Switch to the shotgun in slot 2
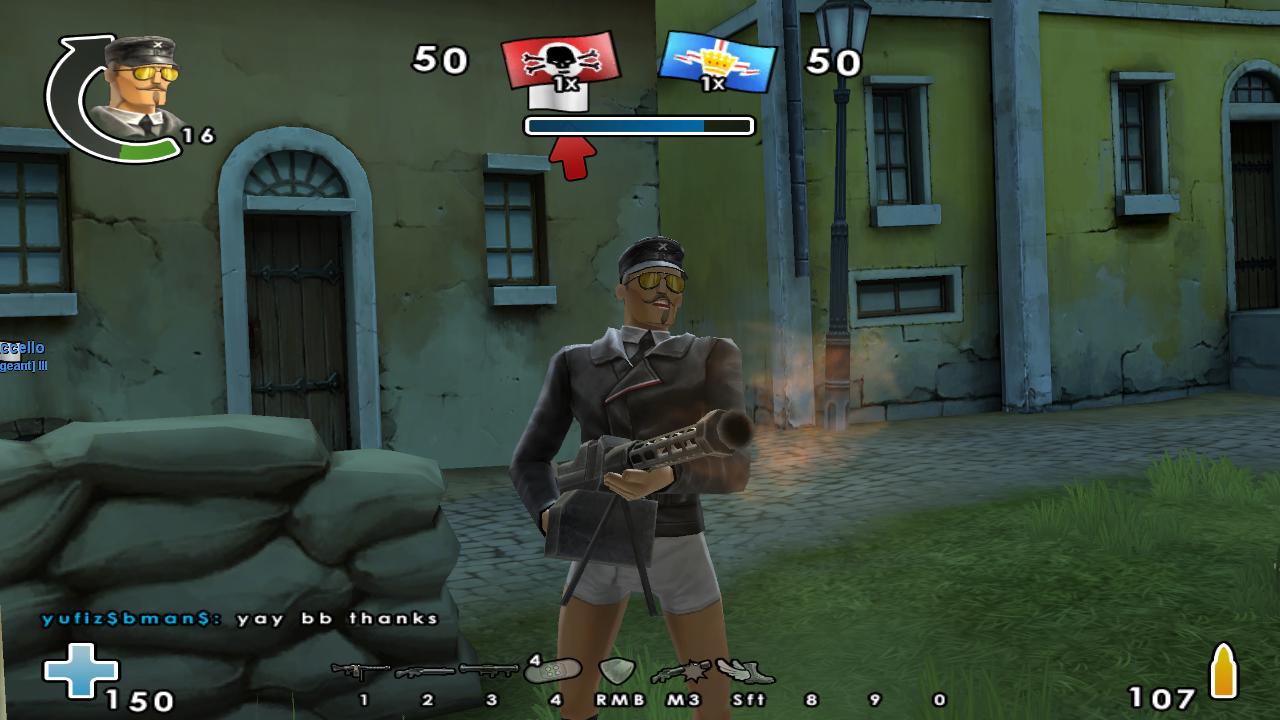The height and width of the screenshot is (720, 1280). pos(425,671)
